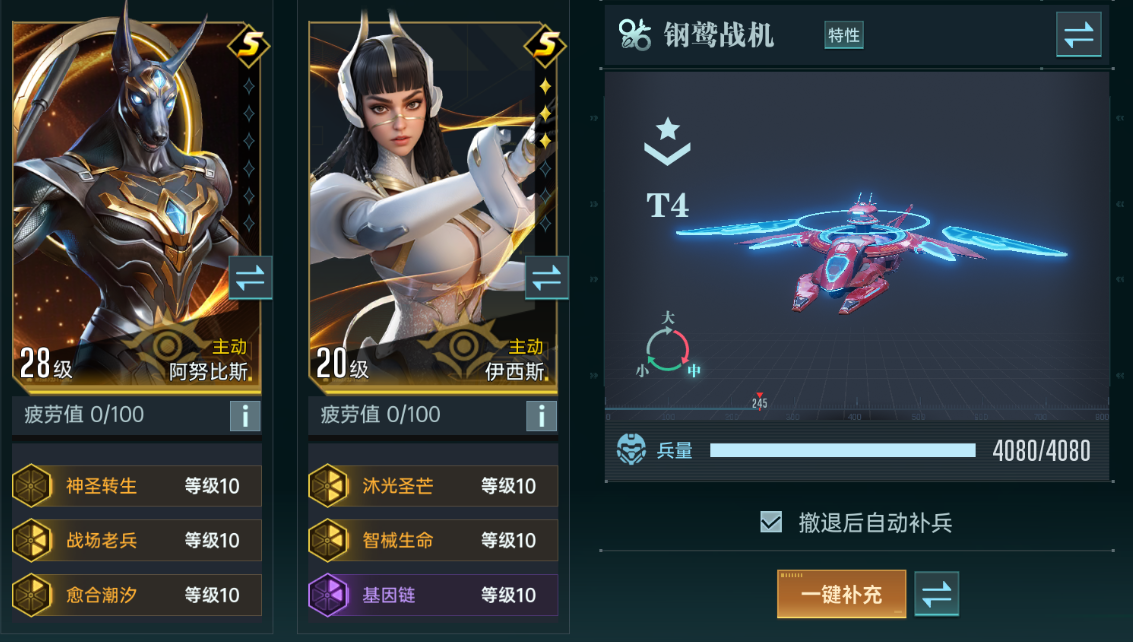
Task: Switch the 钢鹫战机 unit type
Action: pos(1078,35)
